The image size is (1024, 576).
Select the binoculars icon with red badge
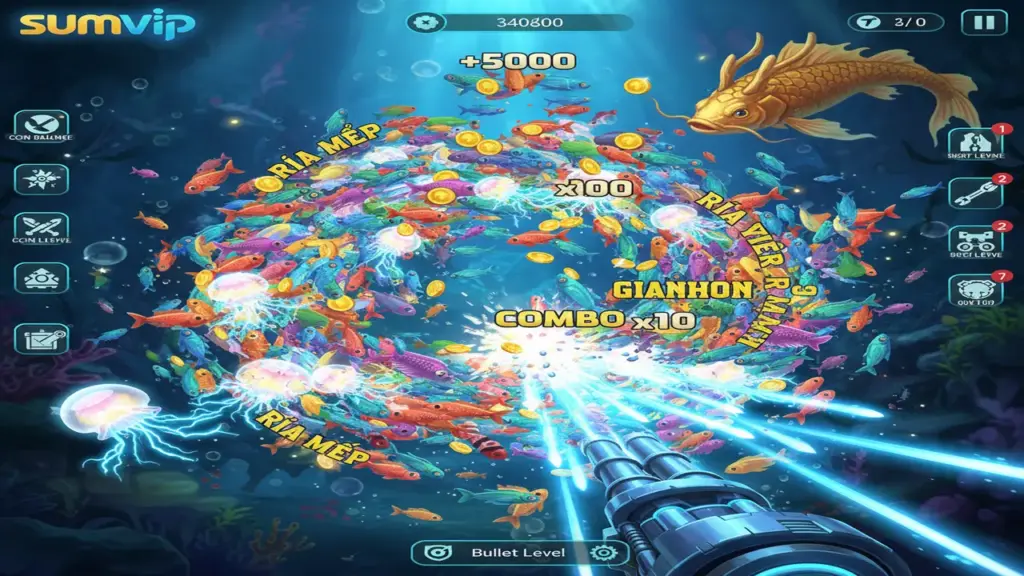pos(975,240)
